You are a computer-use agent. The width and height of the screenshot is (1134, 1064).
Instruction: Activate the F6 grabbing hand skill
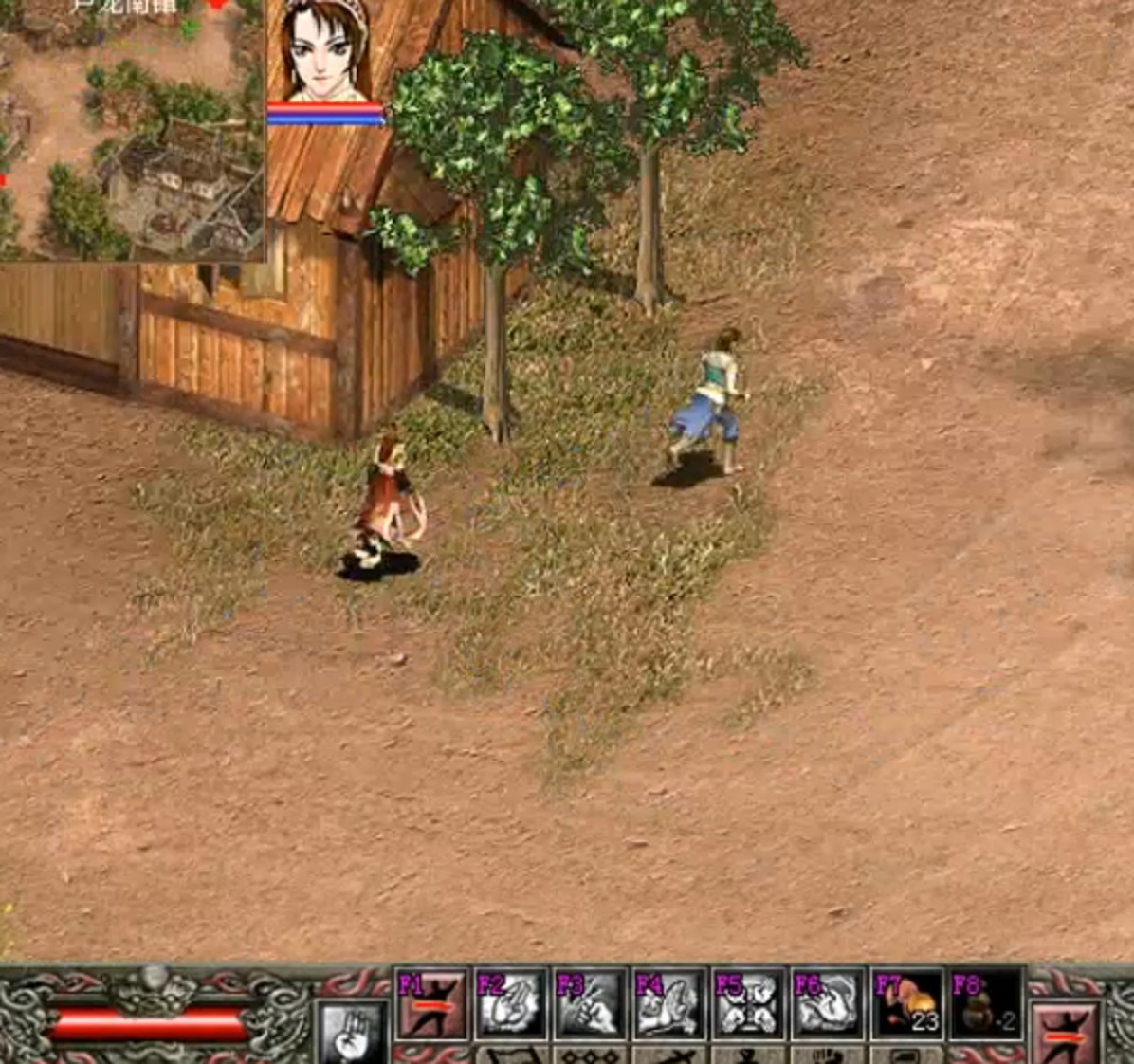point(827,1003)
